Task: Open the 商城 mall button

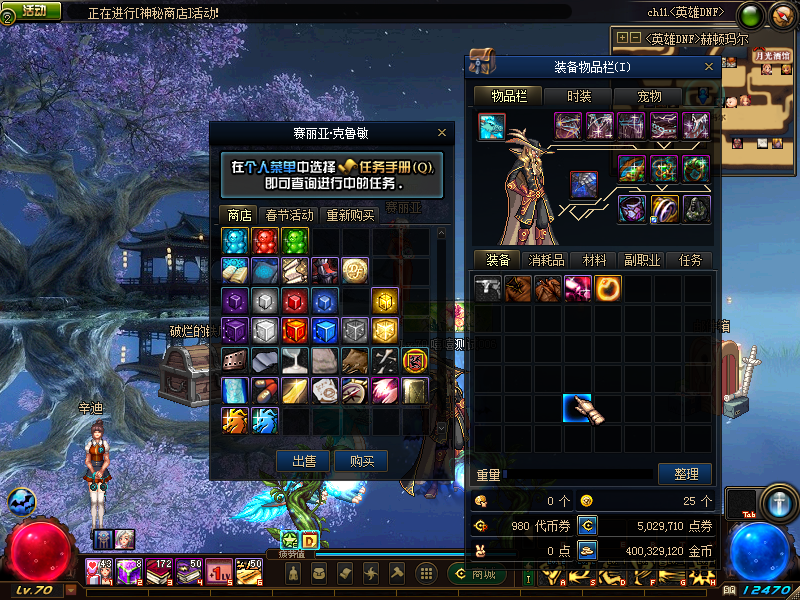Action: (x=478, y=574)
